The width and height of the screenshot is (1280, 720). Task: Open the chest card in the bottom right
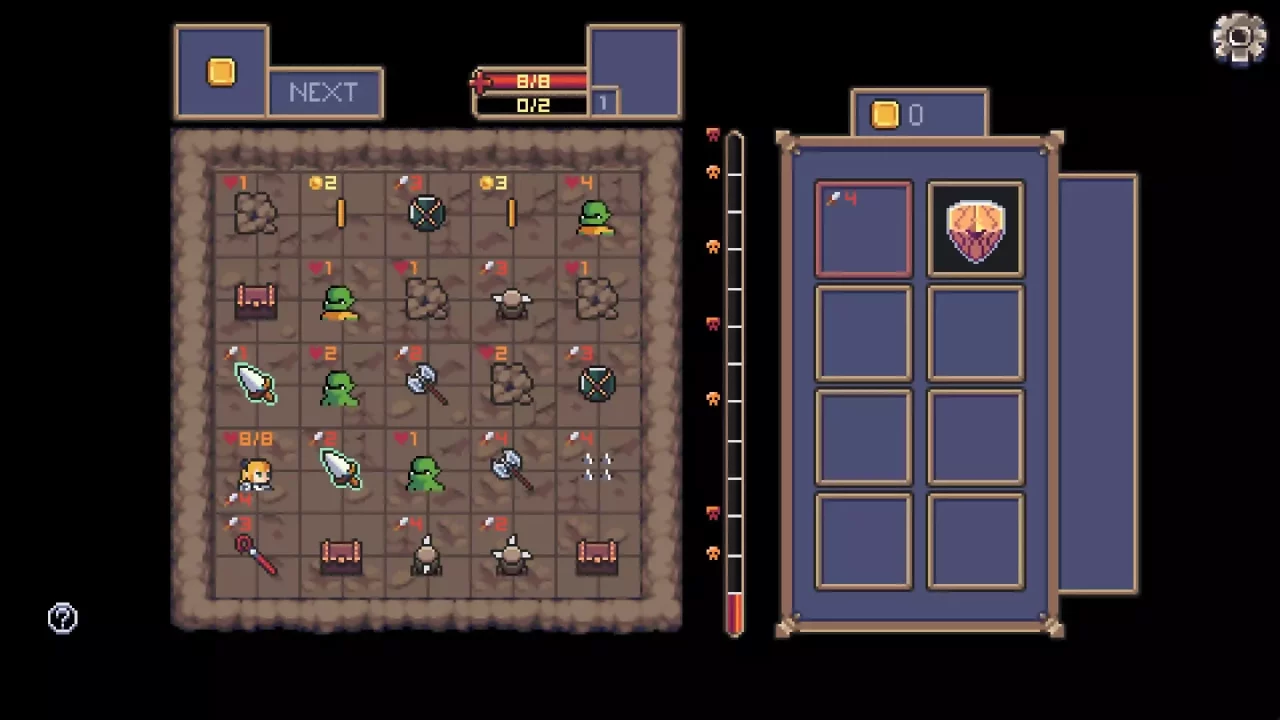coord(597,555)
